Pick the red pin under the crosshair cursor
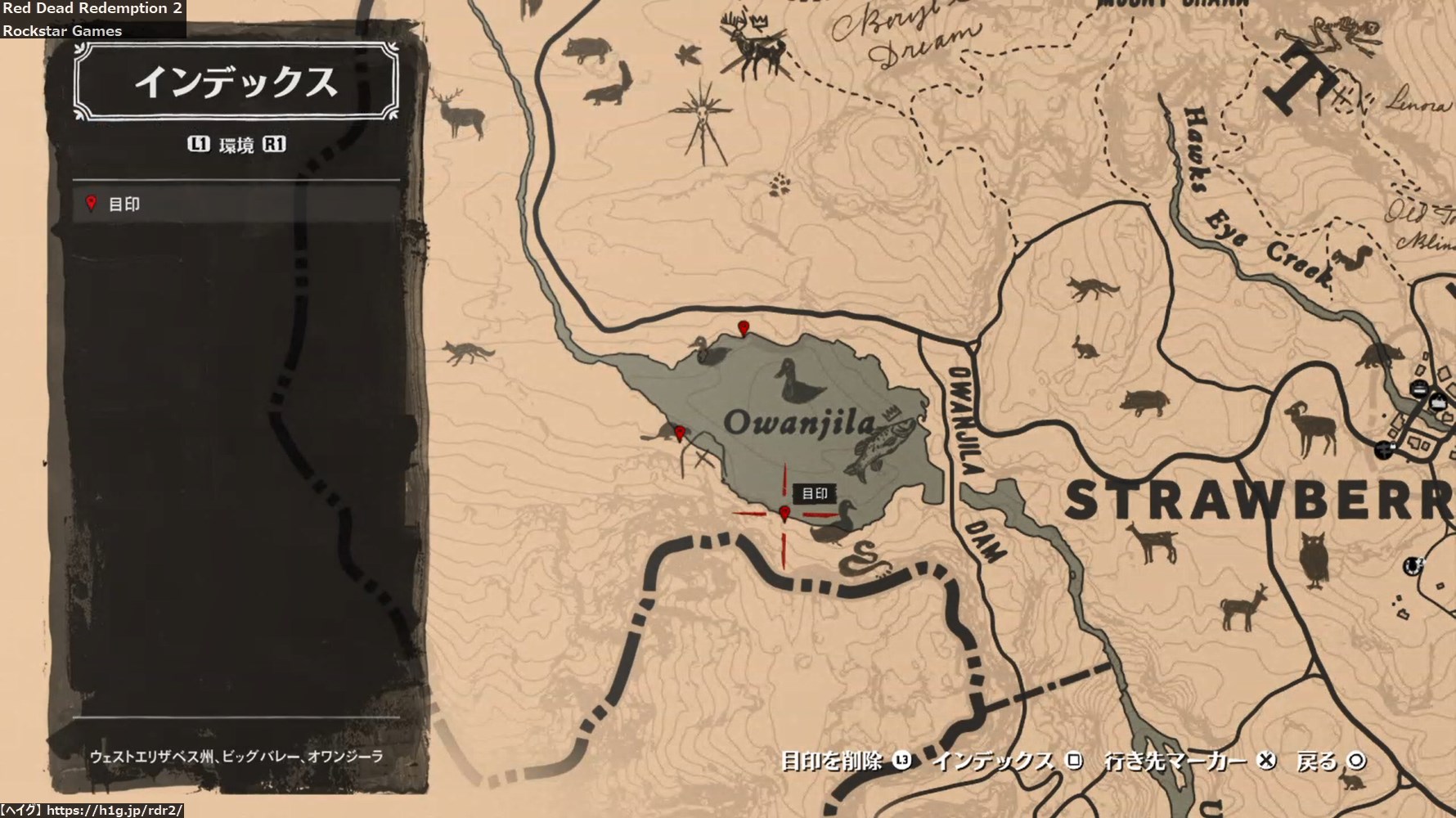Viewport: 1456px width, 818px height. pyautogui.click(x=785, y=514)
